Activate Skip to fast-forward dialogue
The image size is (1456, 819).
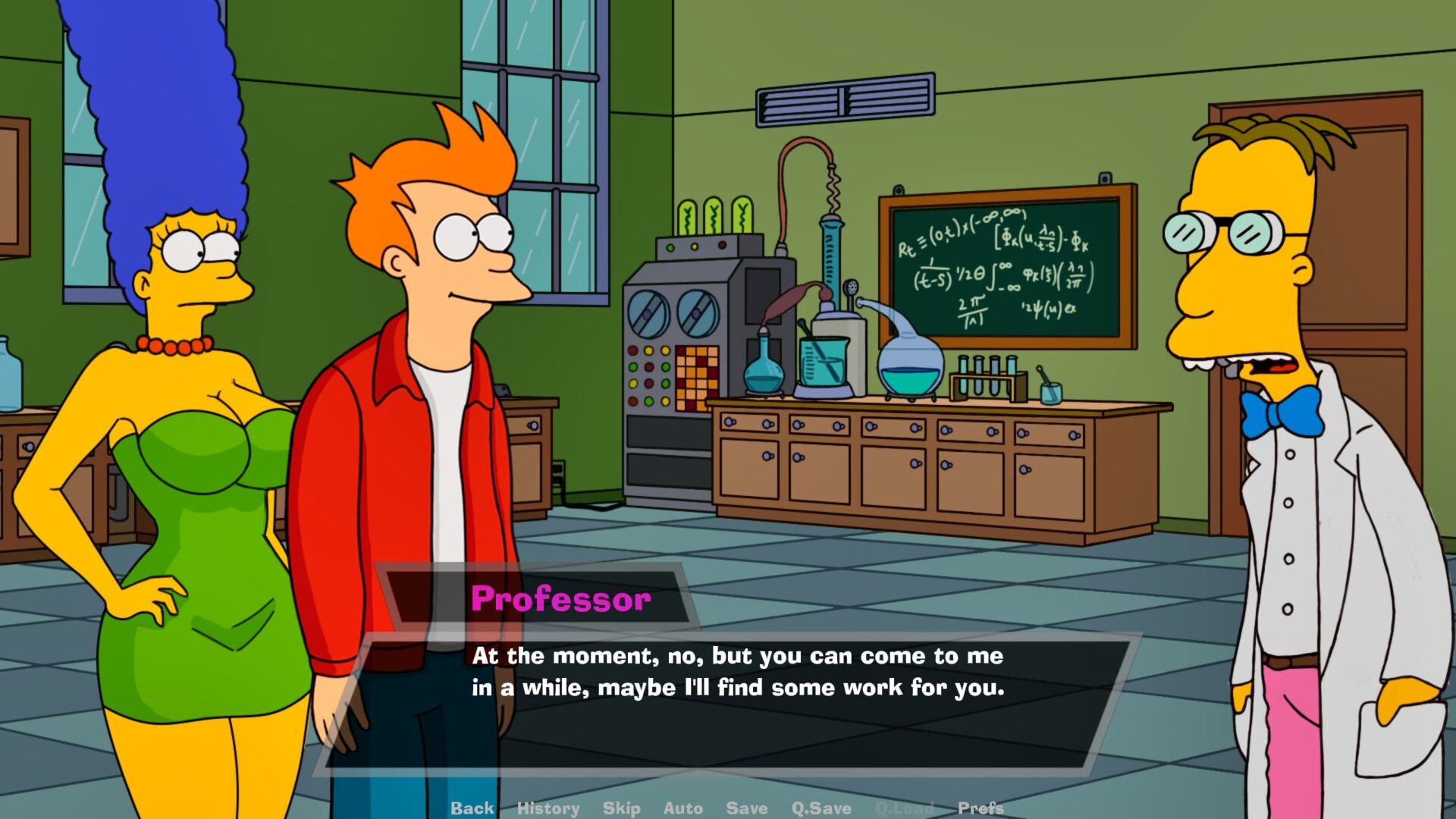(x=621, y=808)
